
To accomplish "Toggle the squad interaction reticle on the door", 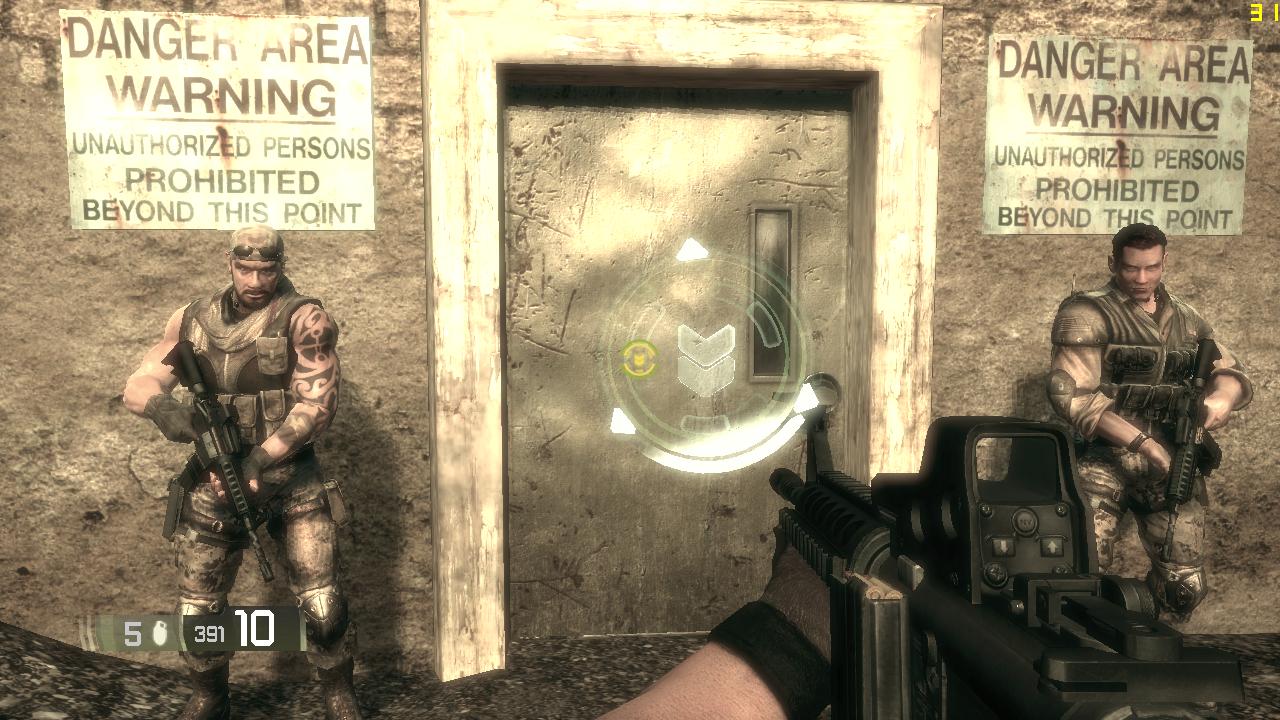I will click(710, 360).
